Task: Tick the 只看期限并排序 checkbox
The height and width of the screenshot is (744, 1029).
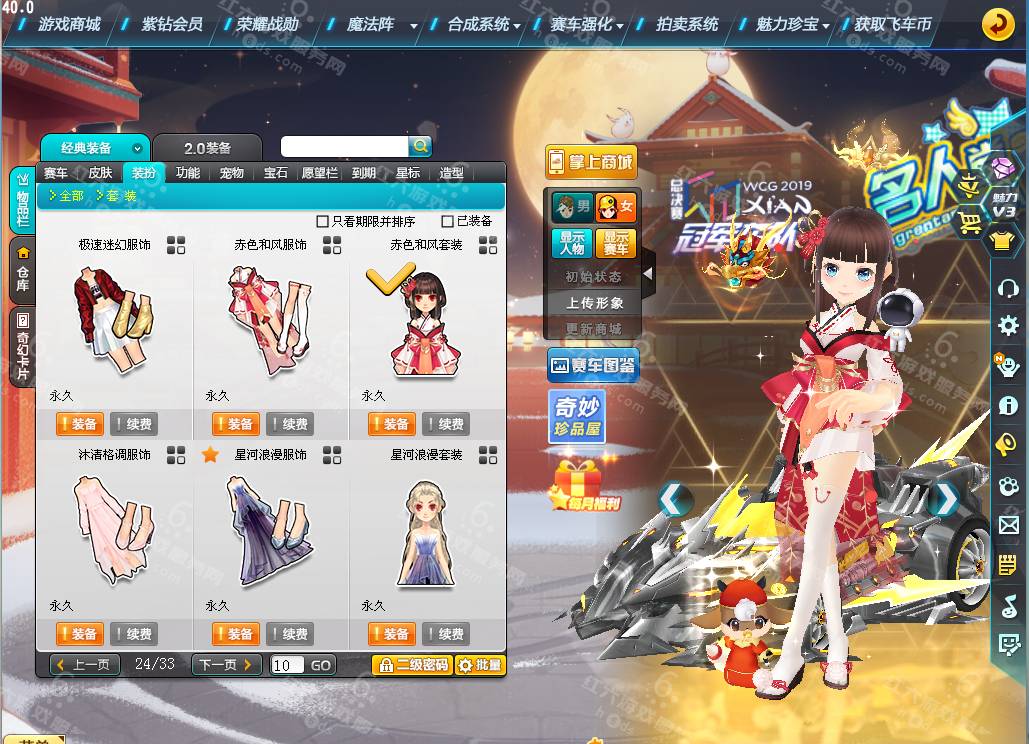Action: (322, 221)
